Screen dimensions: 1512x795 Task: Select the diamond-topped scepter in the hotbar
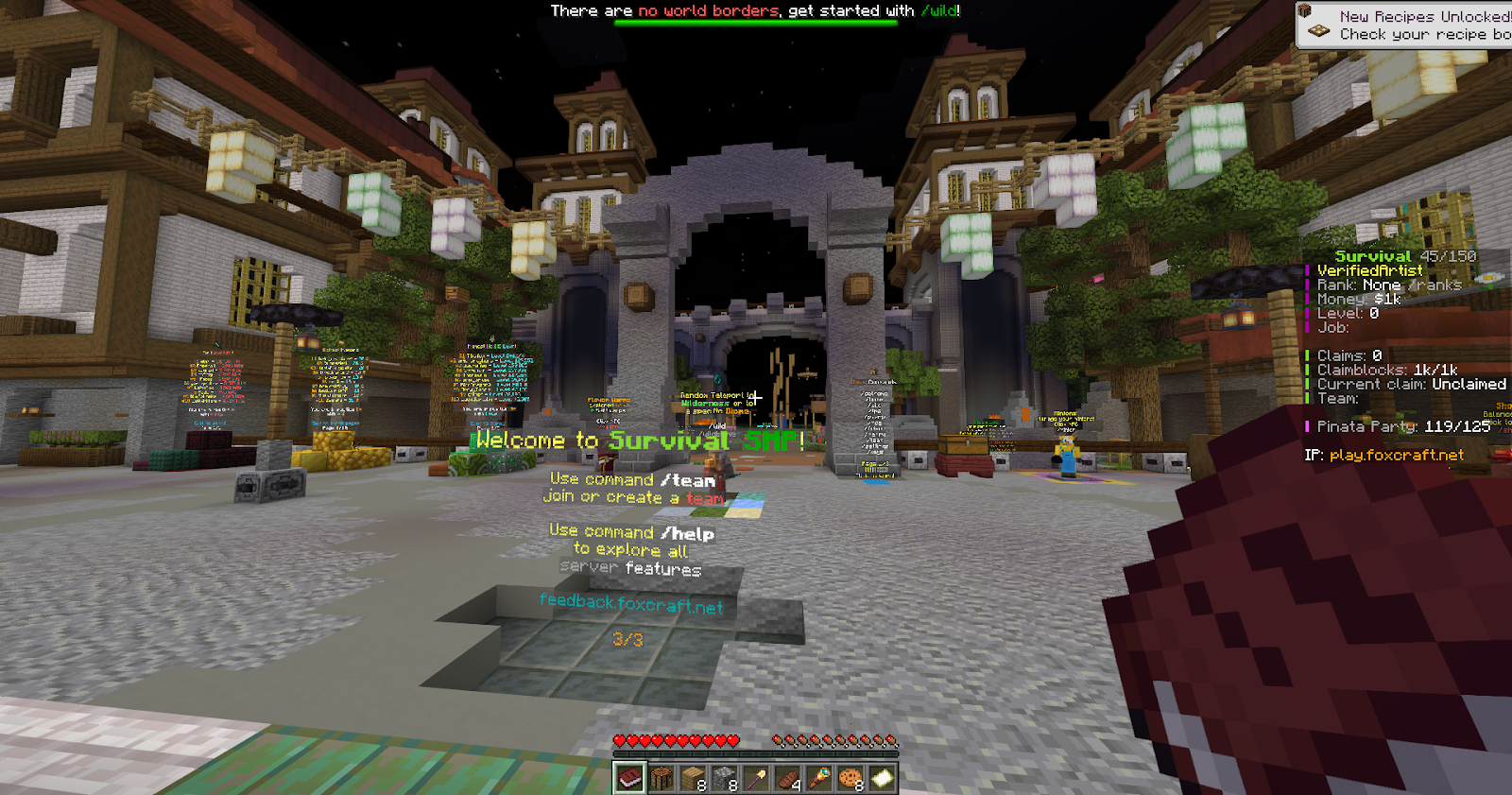818,778
